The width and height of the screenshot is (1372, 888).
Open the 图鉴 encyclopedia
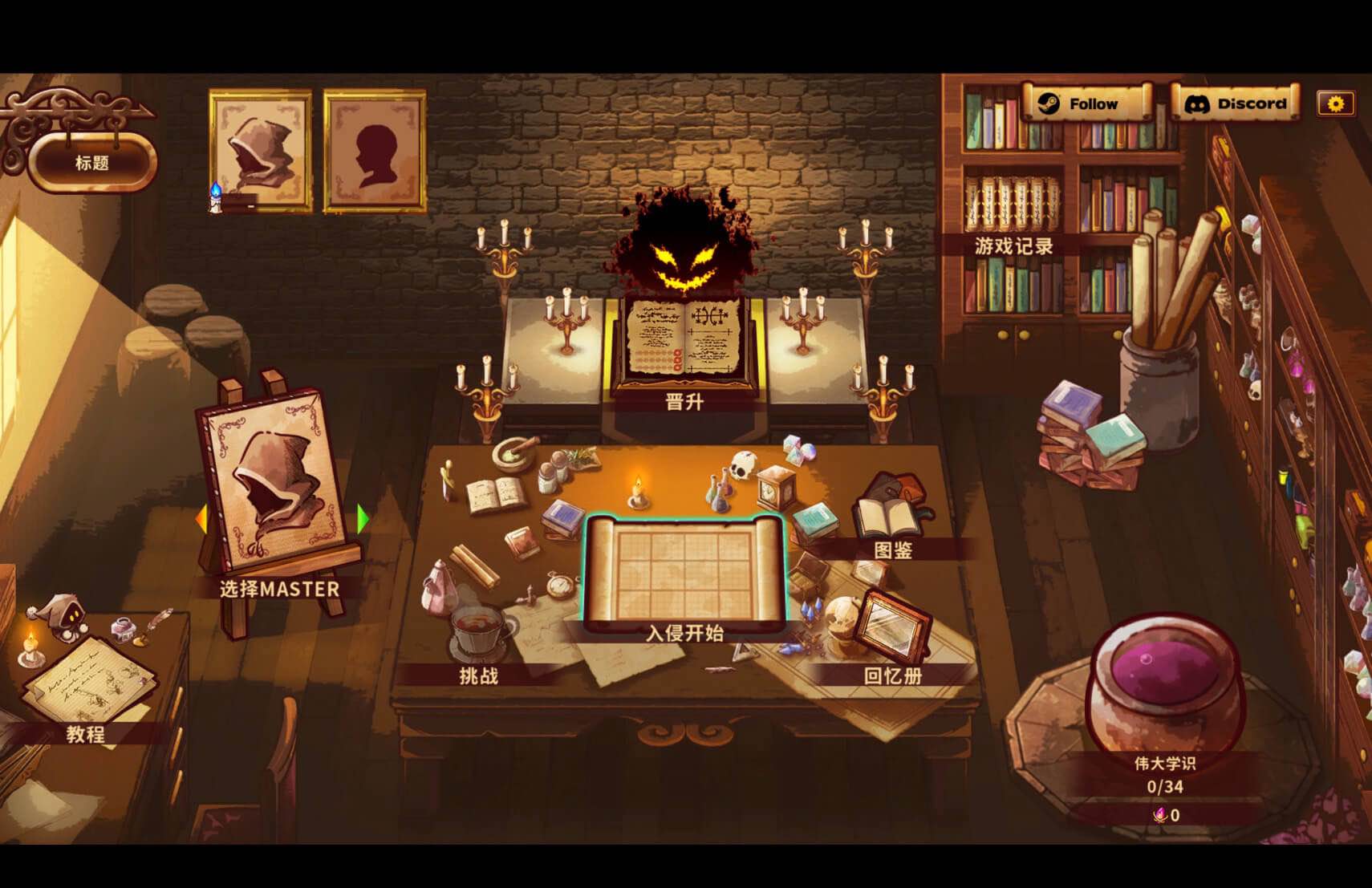891,521
